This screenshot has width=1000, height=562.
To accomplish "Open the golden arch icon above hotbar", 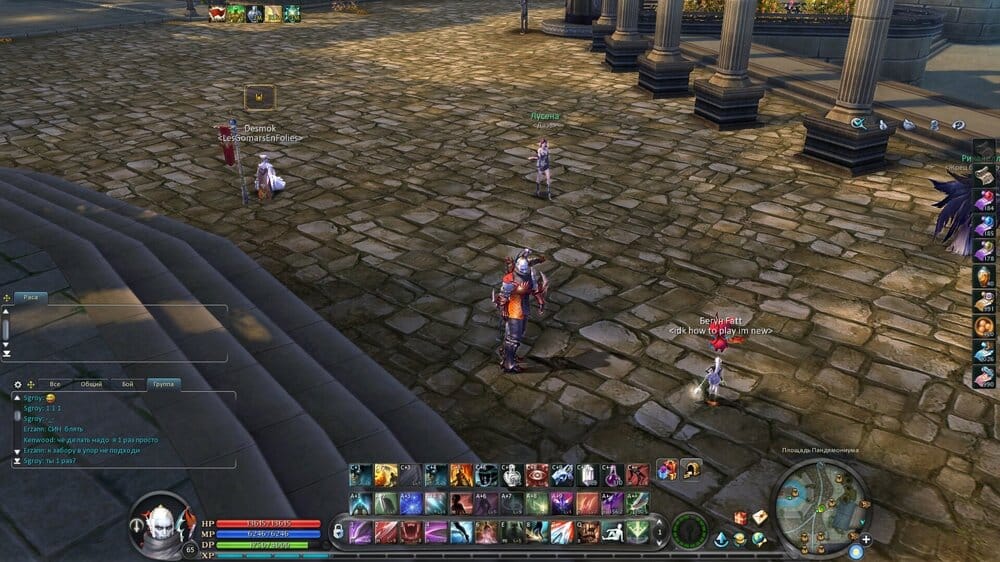I will point(691,468).
